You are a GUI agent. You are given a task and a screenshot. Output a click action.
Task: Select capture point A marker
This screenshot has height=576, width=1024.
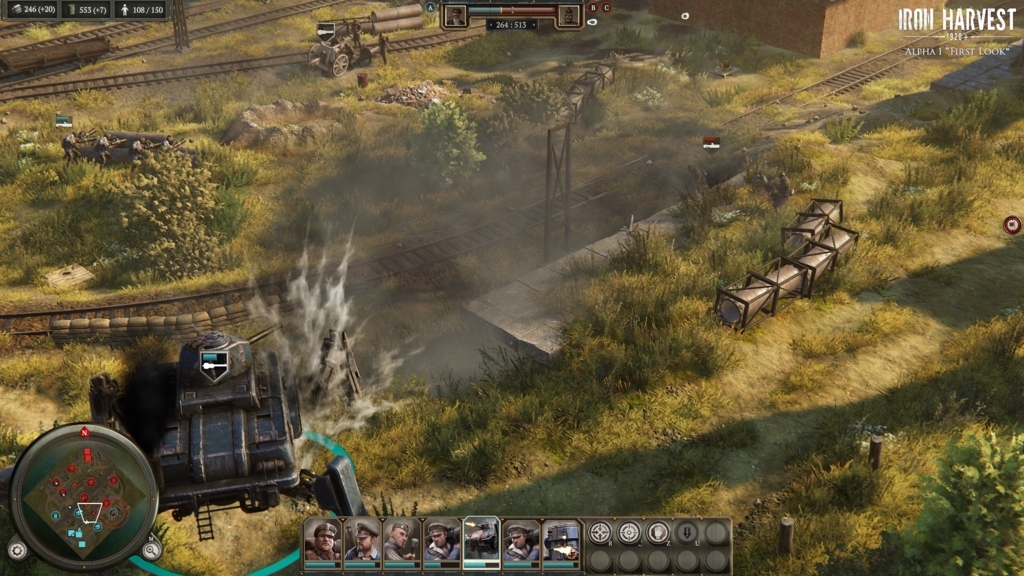click(x=431, y=7)
